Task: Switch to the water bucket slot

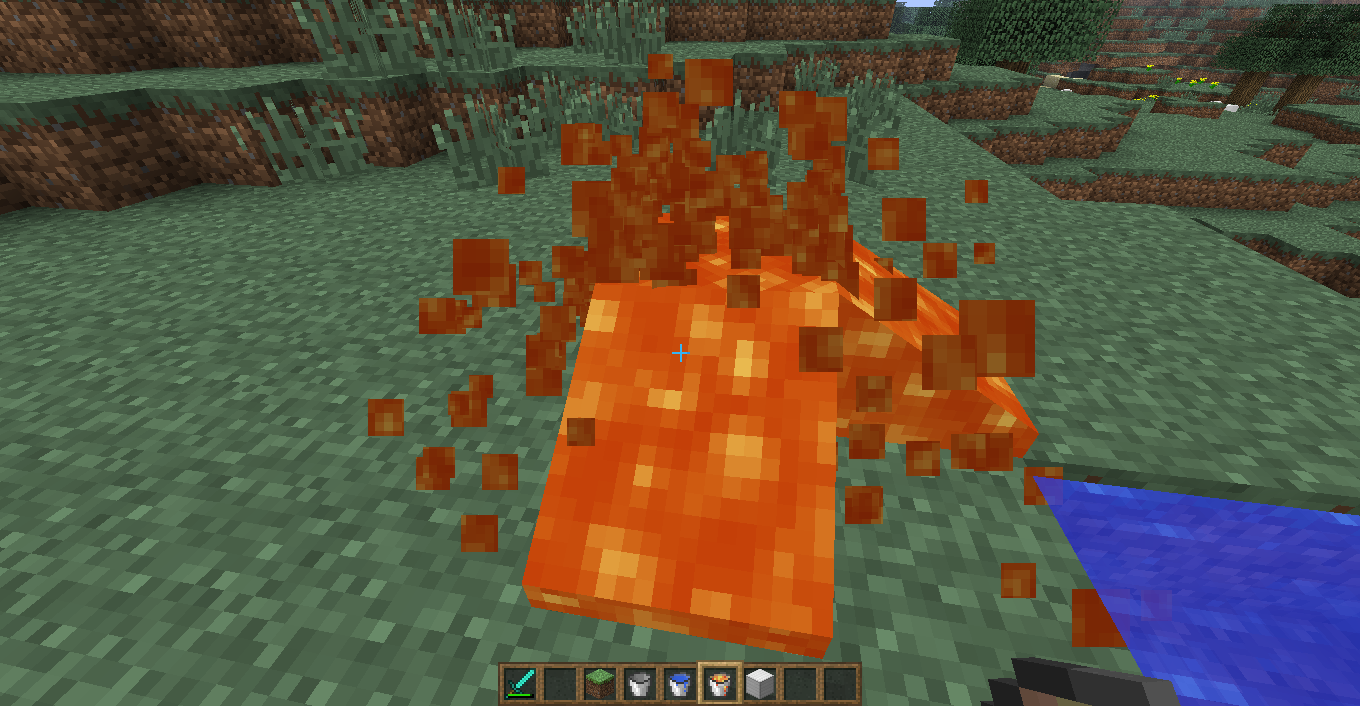Action: (x=679, y=684)
